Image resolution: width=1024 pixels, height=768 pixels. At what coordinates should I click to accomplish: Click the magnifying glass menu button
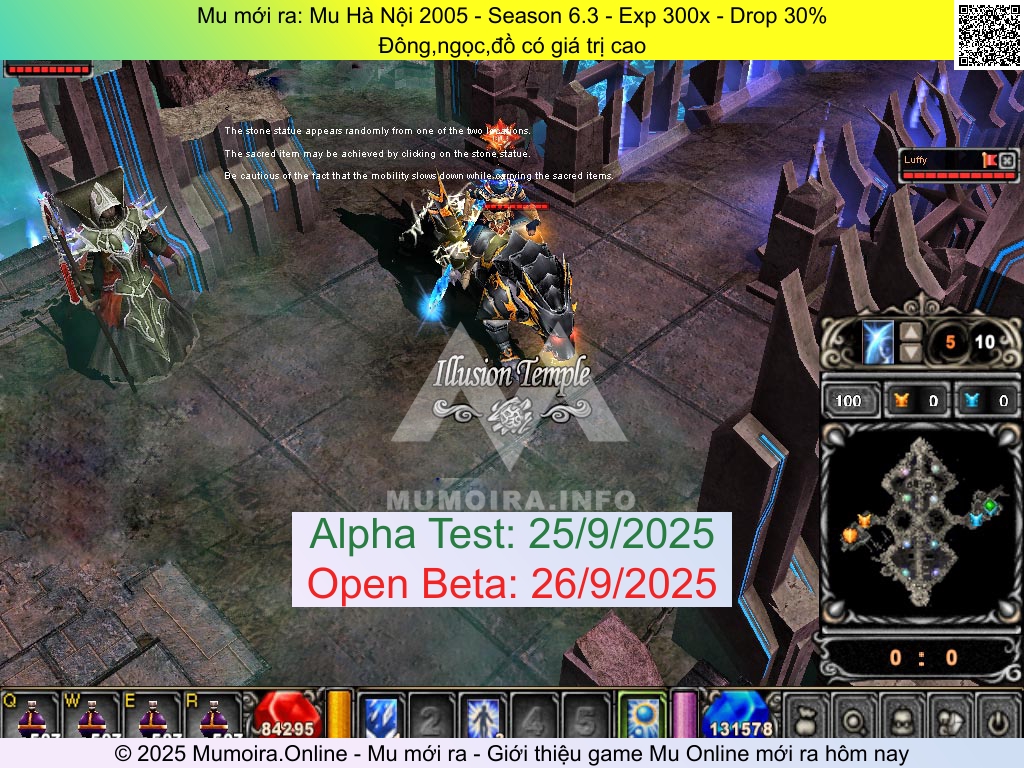click(x=854, y=717)
